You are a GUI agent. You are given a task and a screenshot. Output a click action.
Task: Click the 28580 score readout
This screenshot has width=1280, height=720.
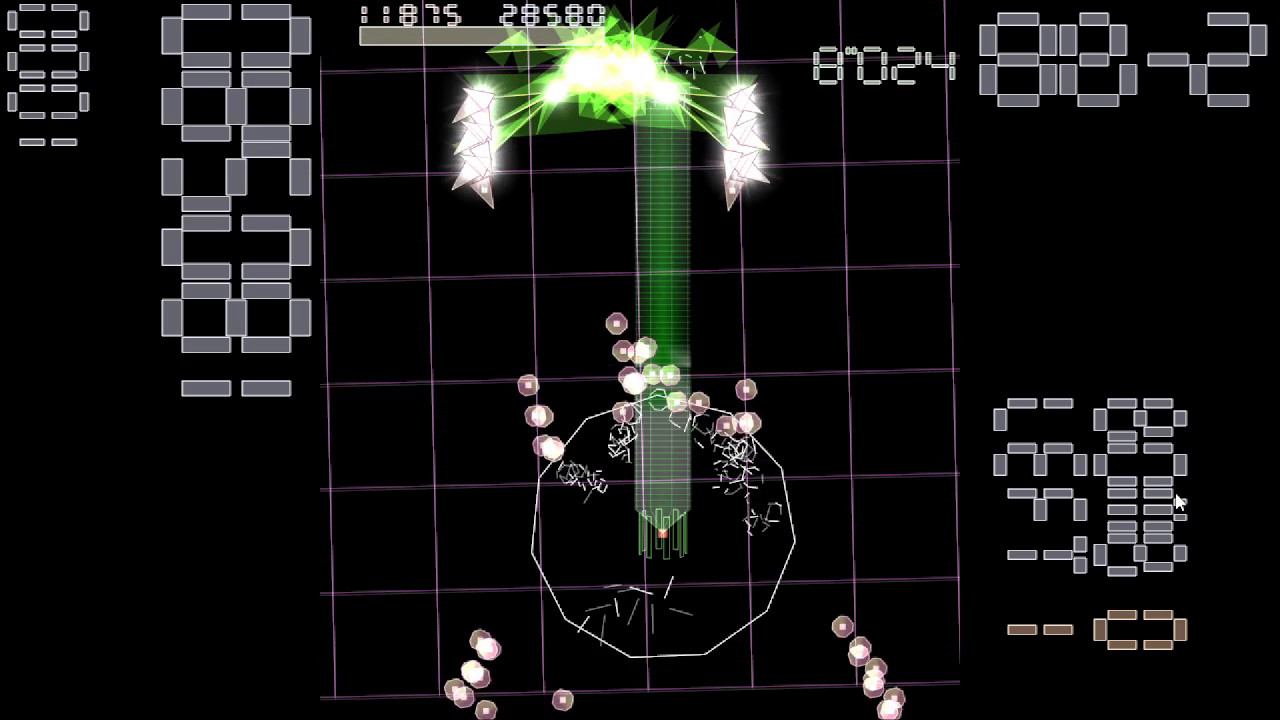[x=555, y=15]
